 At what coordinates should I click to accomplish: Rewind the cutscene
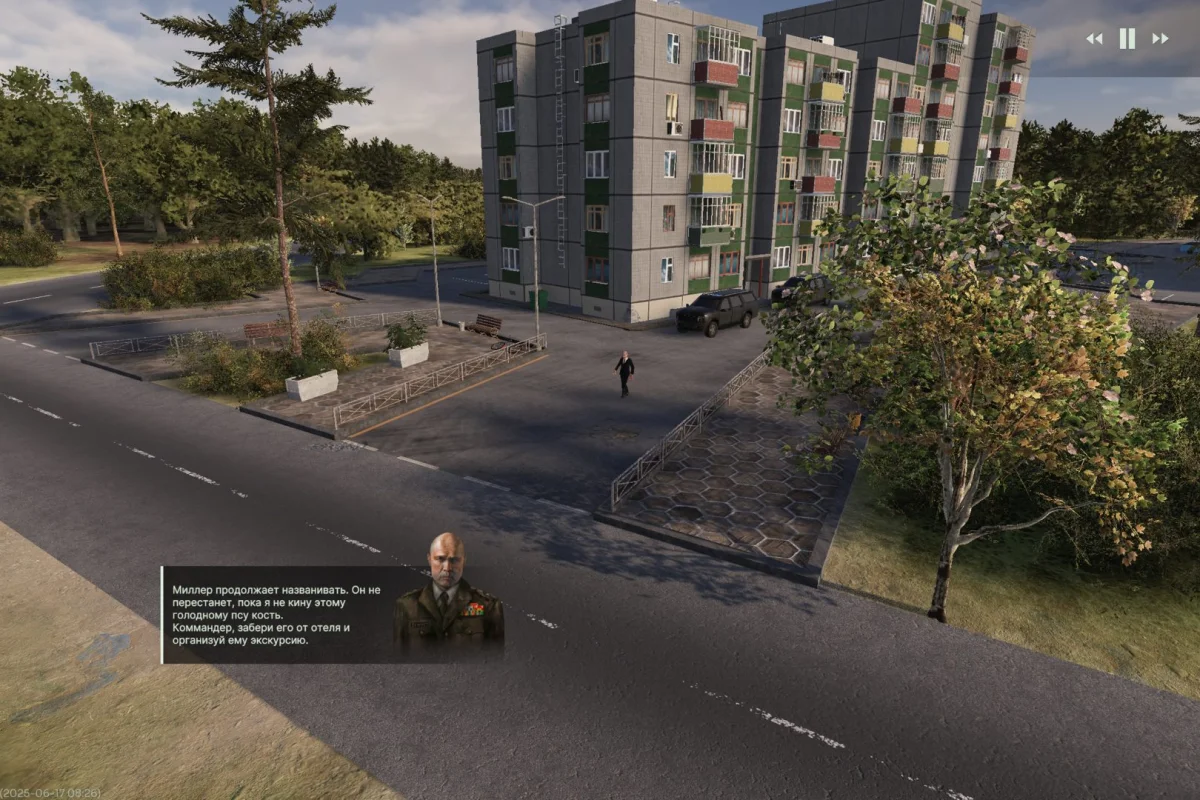(x=1094, y=39)
